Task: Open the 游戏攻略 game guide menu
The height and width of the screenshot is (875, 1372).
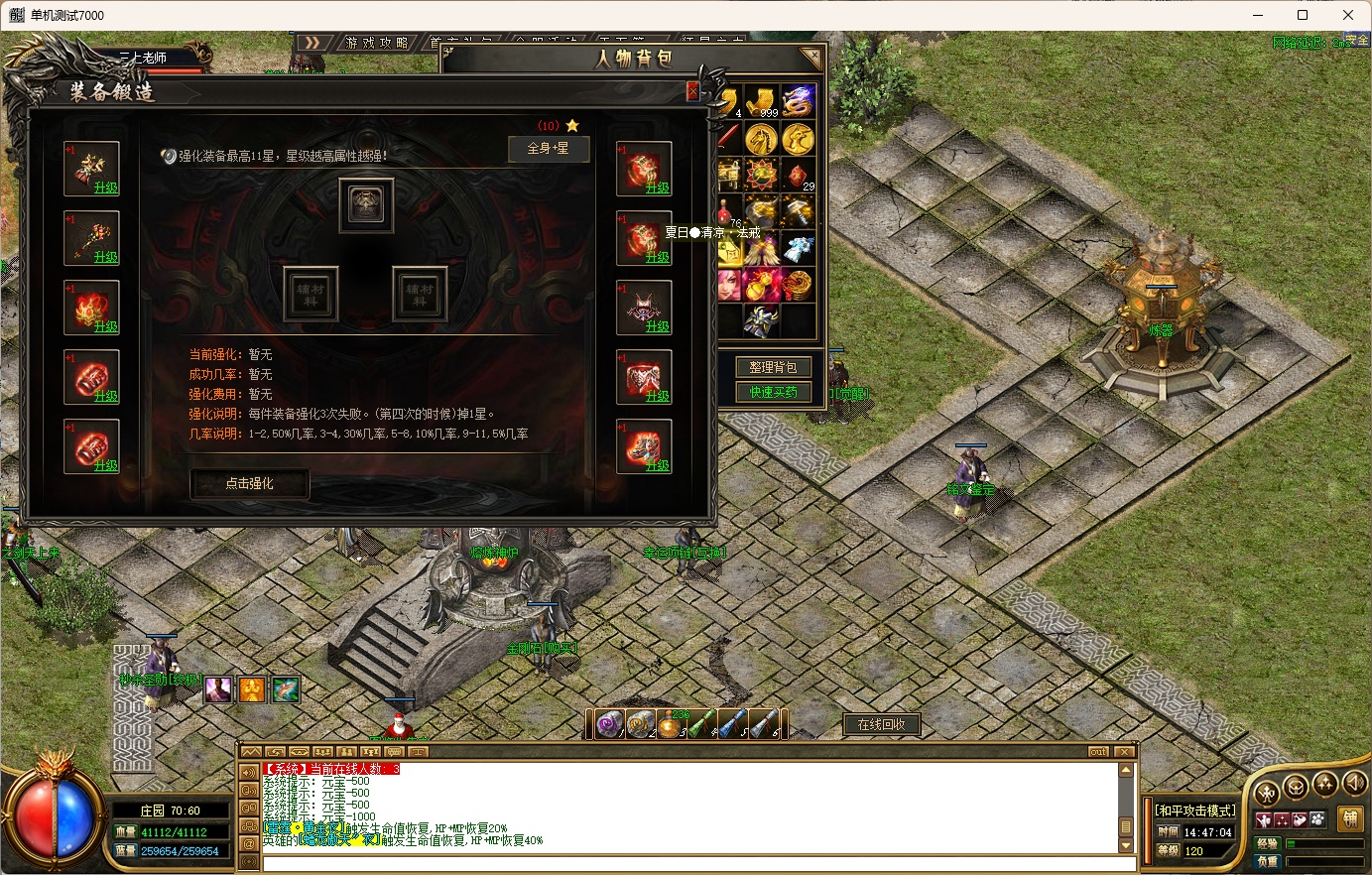Action: tap(377, 43)
